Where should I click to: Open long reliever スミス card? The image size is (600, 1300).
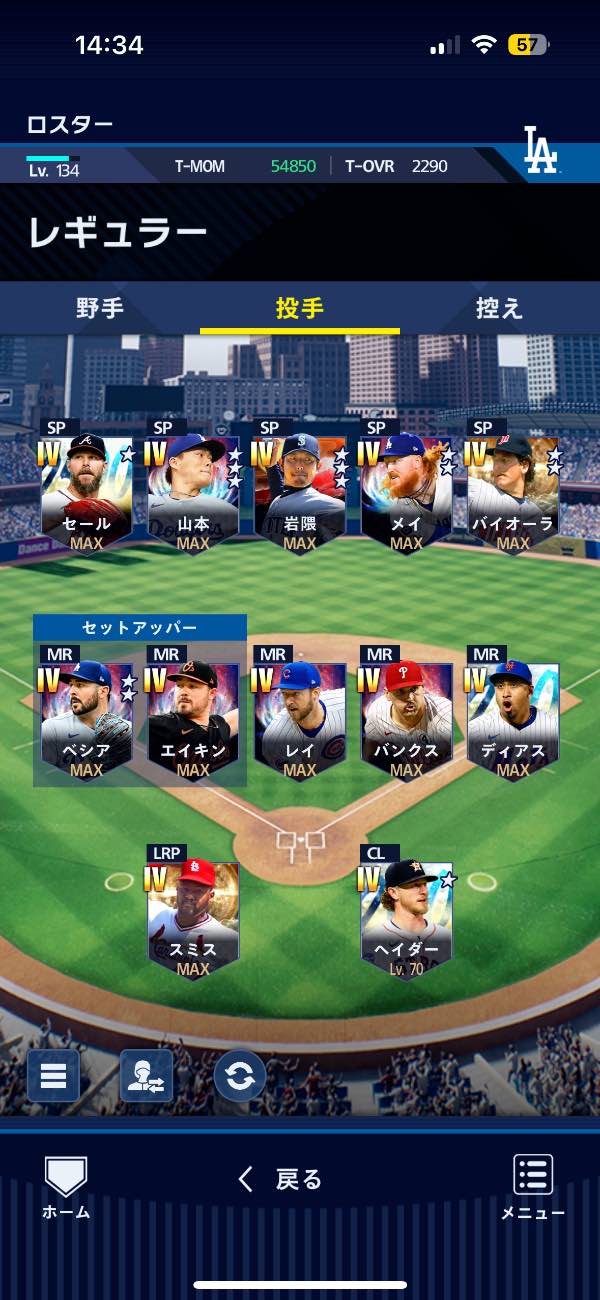(193, 917)
